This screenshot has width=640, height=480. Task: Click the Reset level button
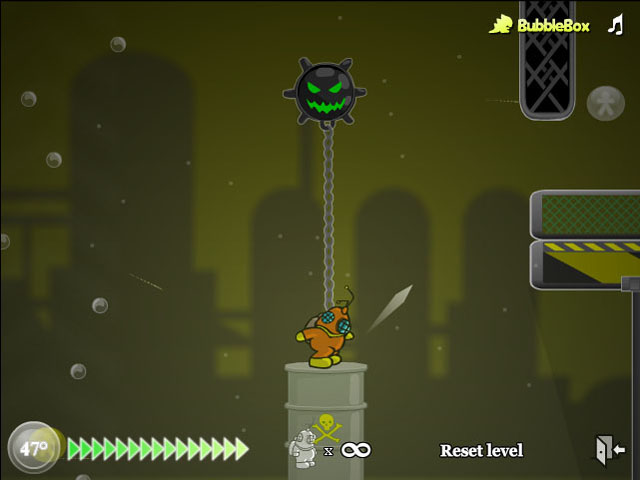point(481,451)
